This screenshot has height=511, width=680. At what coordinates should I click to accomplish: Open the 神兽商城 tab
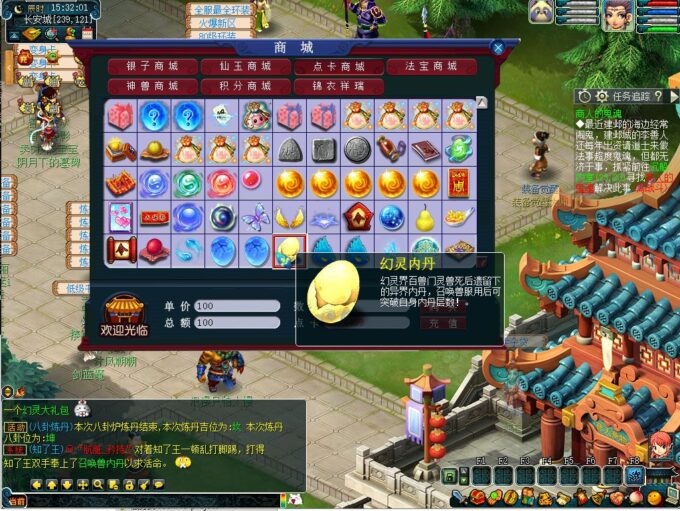click(152, 86)
